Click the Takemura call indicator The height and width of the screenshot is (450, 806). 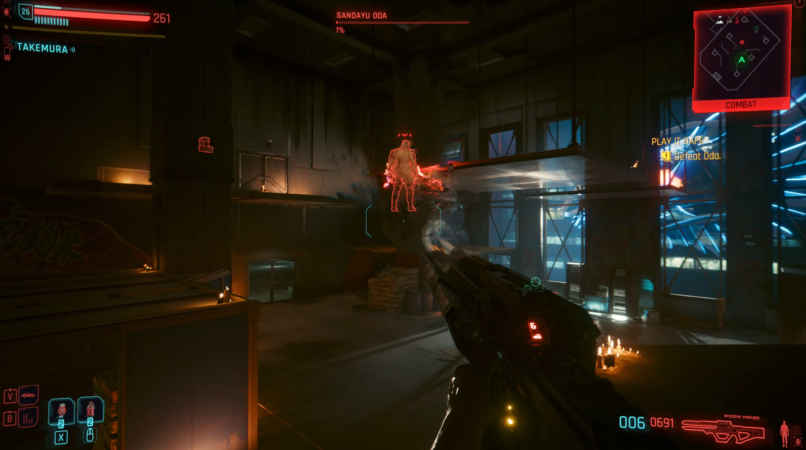point(45,47)
